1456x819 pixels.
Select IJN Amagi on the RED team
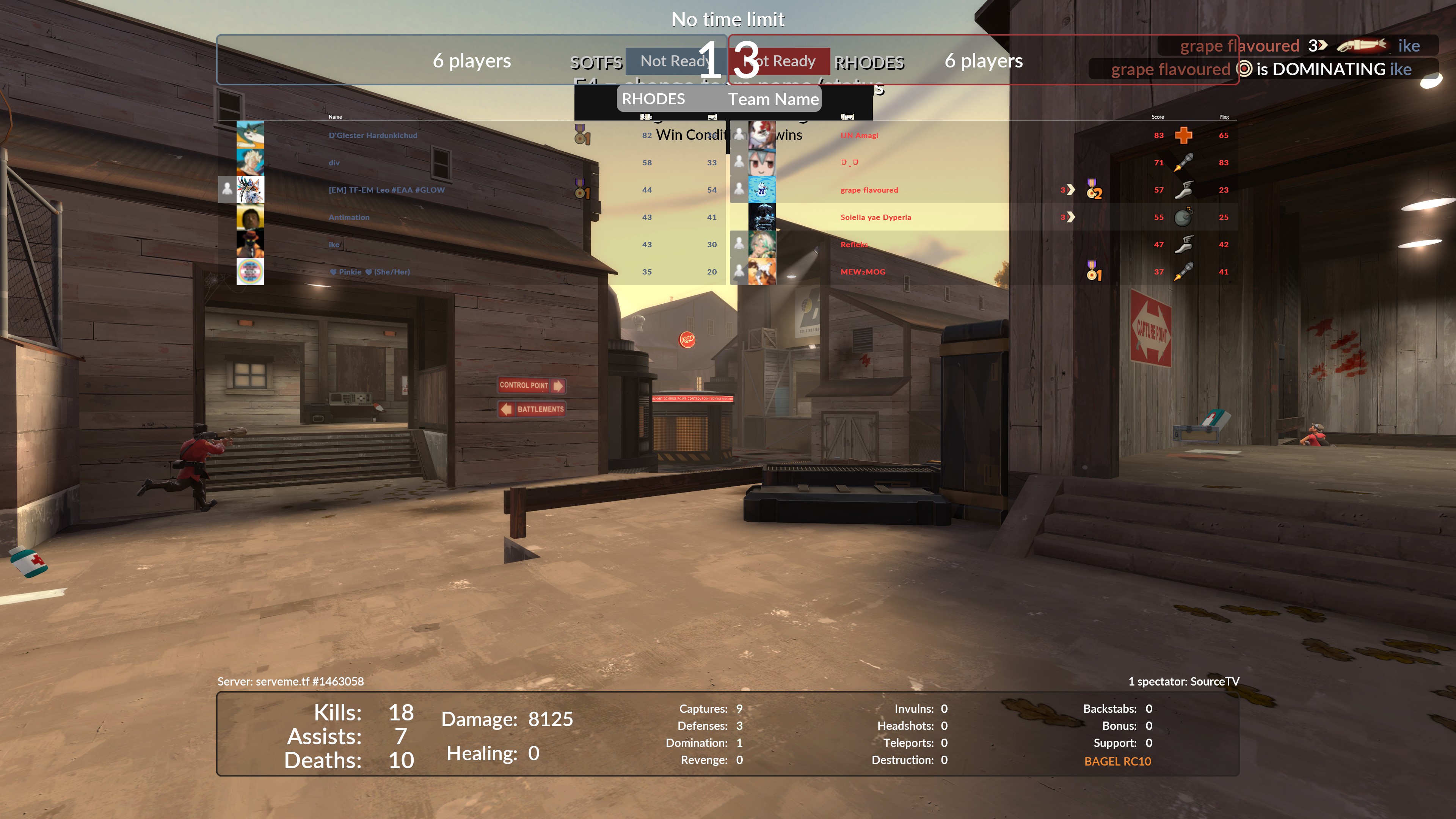point(859,136)
